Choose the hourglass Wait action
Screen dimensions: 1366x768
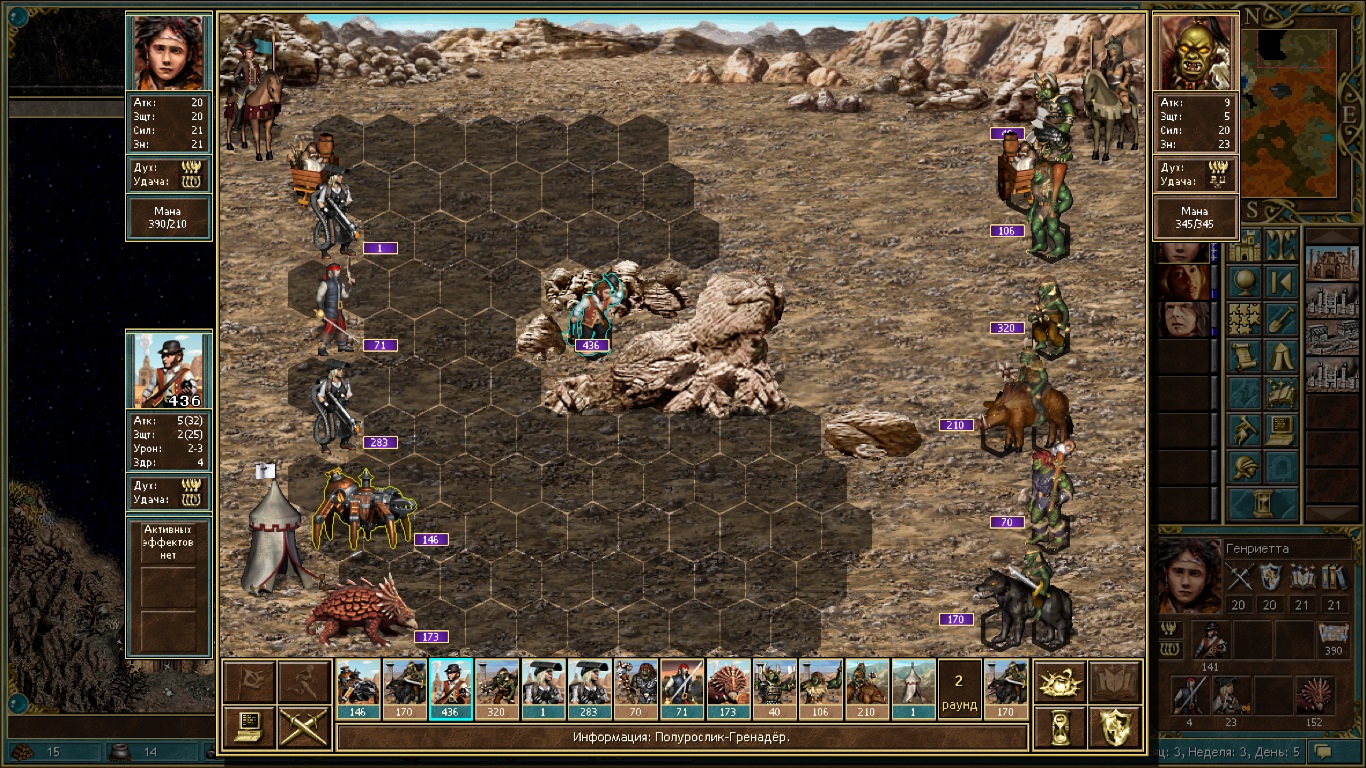click(x=1059, y=727)
